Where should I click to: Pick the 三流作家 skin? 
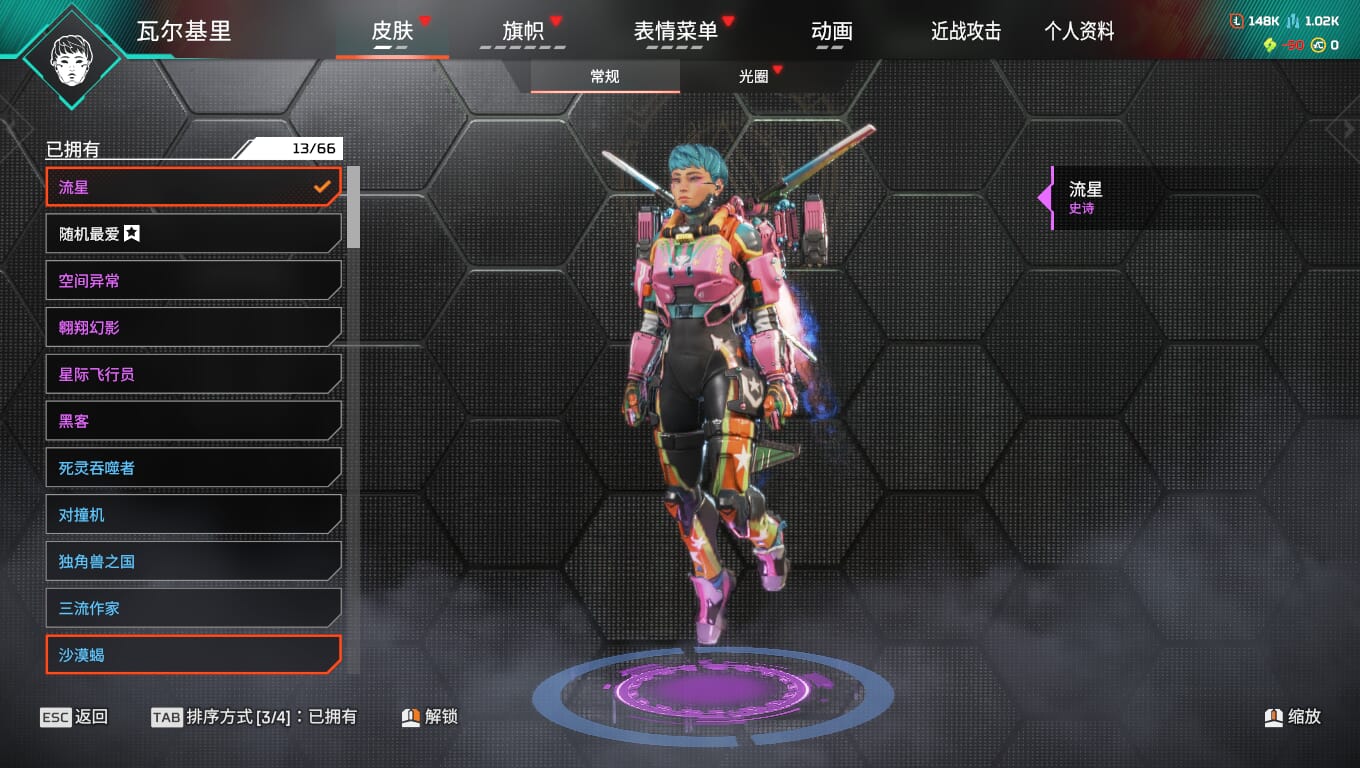[193, 608]
